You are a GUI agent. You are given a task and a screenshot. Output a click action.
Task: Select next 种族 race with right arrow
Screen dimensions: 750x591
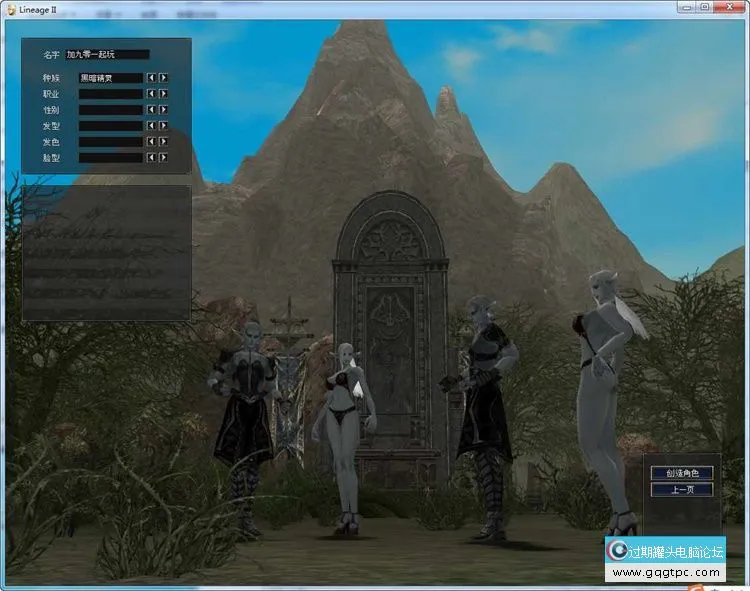pos(163,77)
